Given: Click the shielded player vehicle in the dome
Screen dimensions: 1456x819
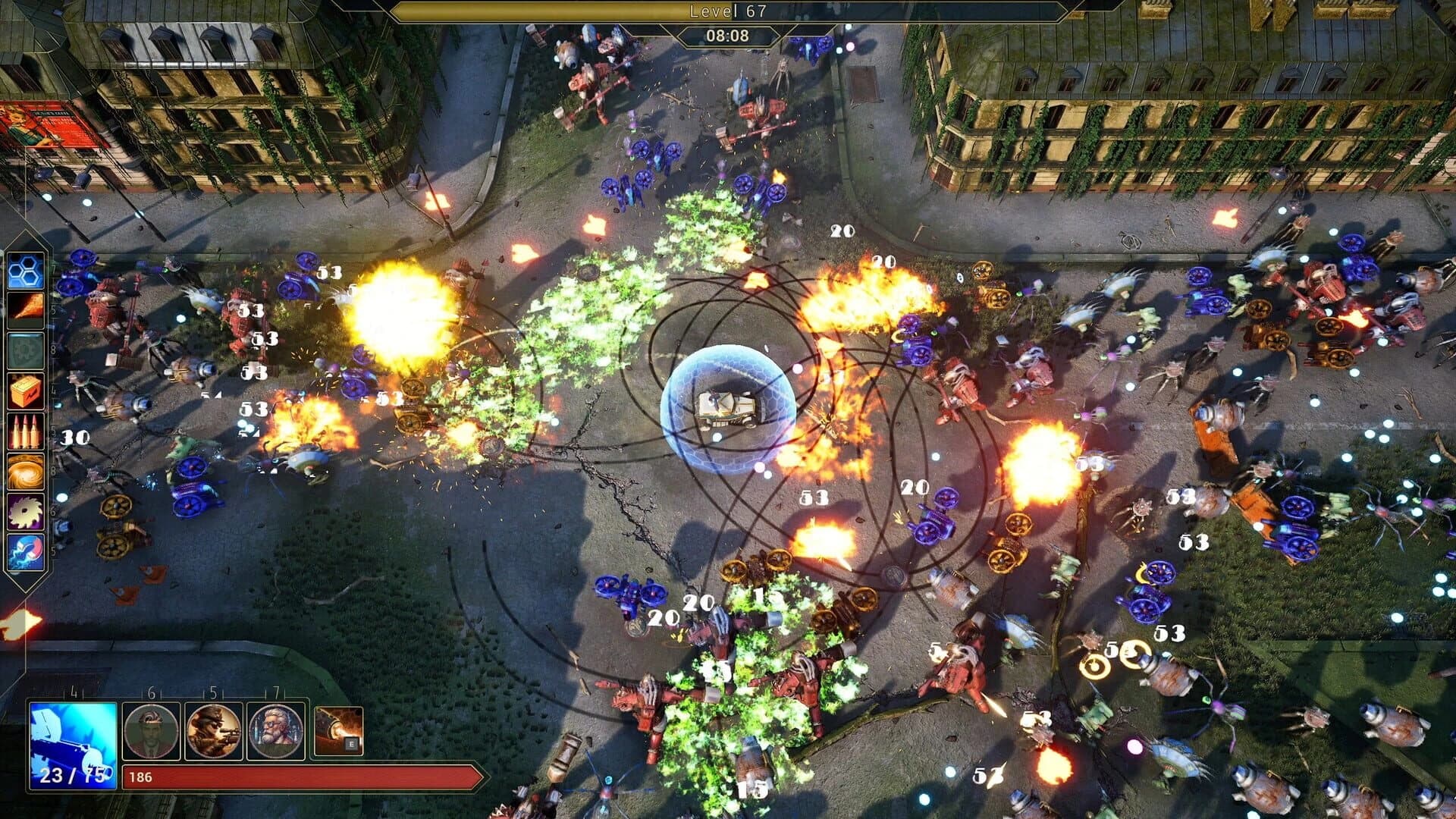Looking at the screenshot, I should (x=730, y=404).
